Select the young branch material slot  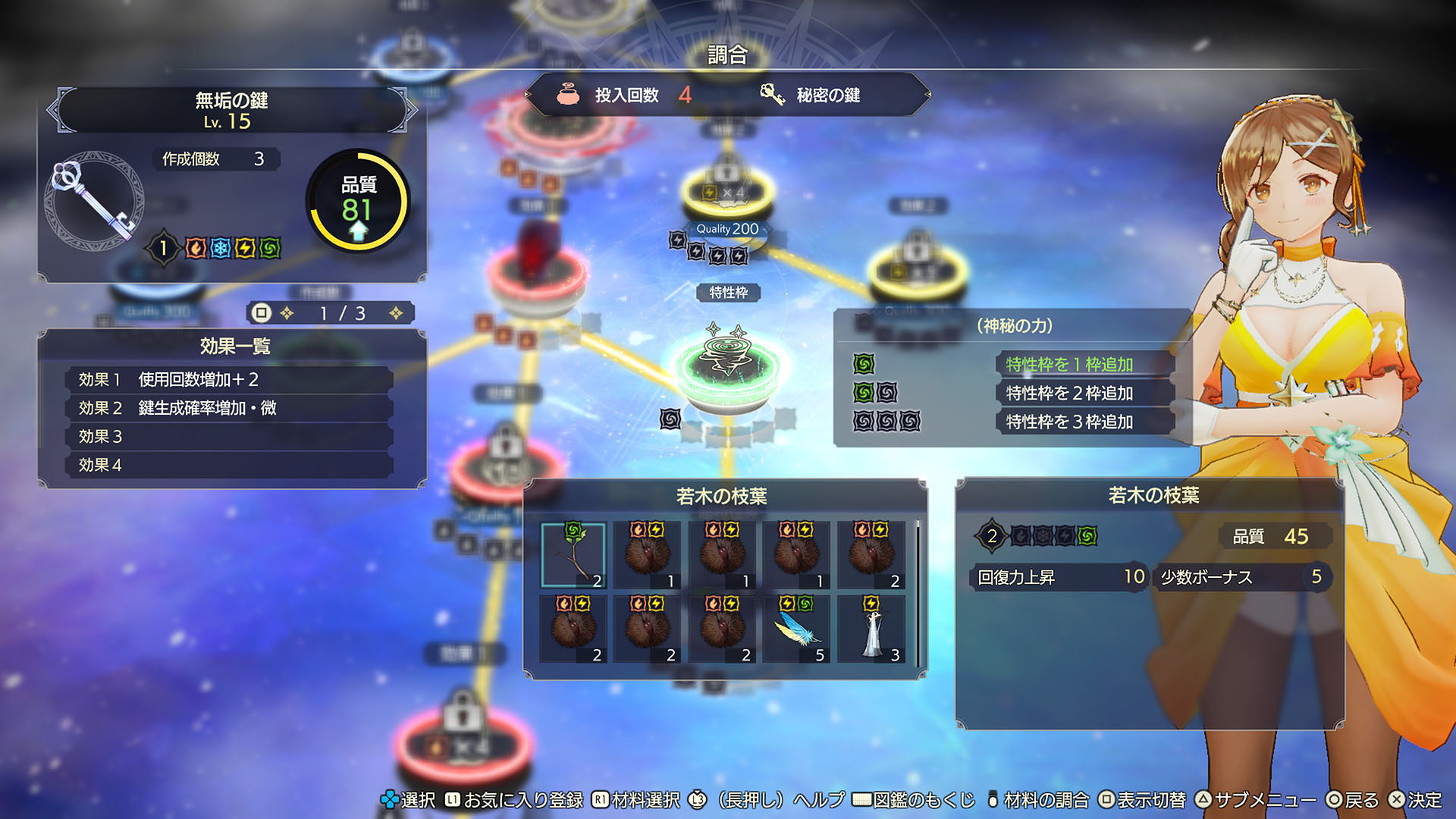click(573, 555)
